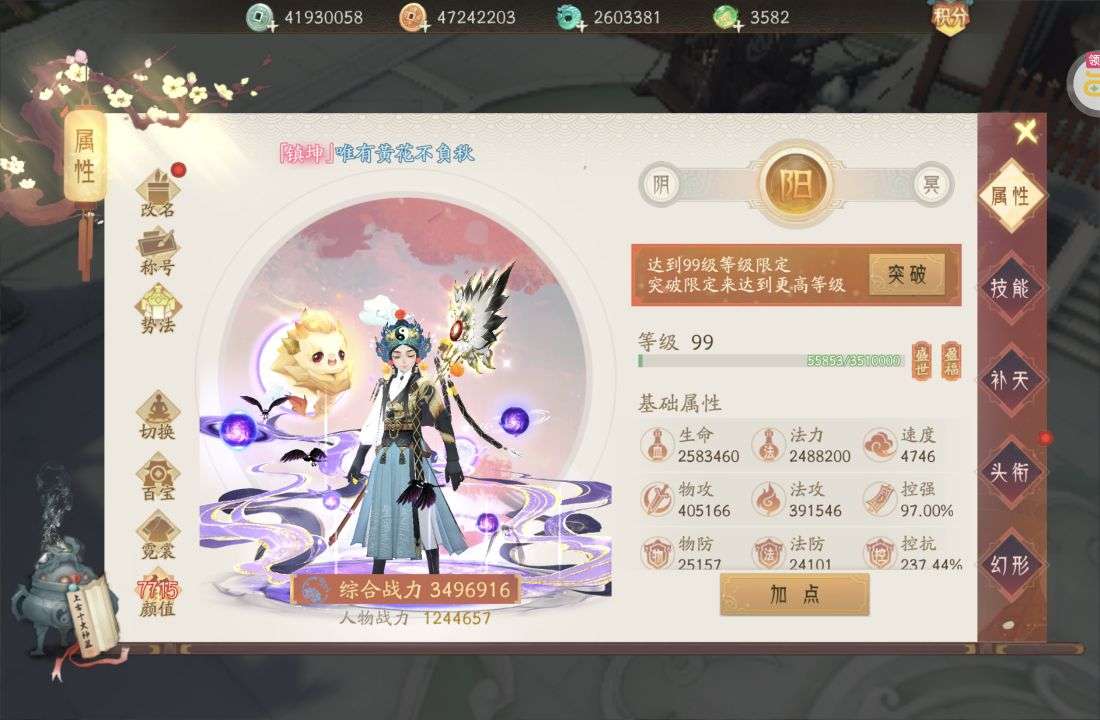Open the 霓裳 costume icon
The image size is (1100, 720).
tap(158, 535)
